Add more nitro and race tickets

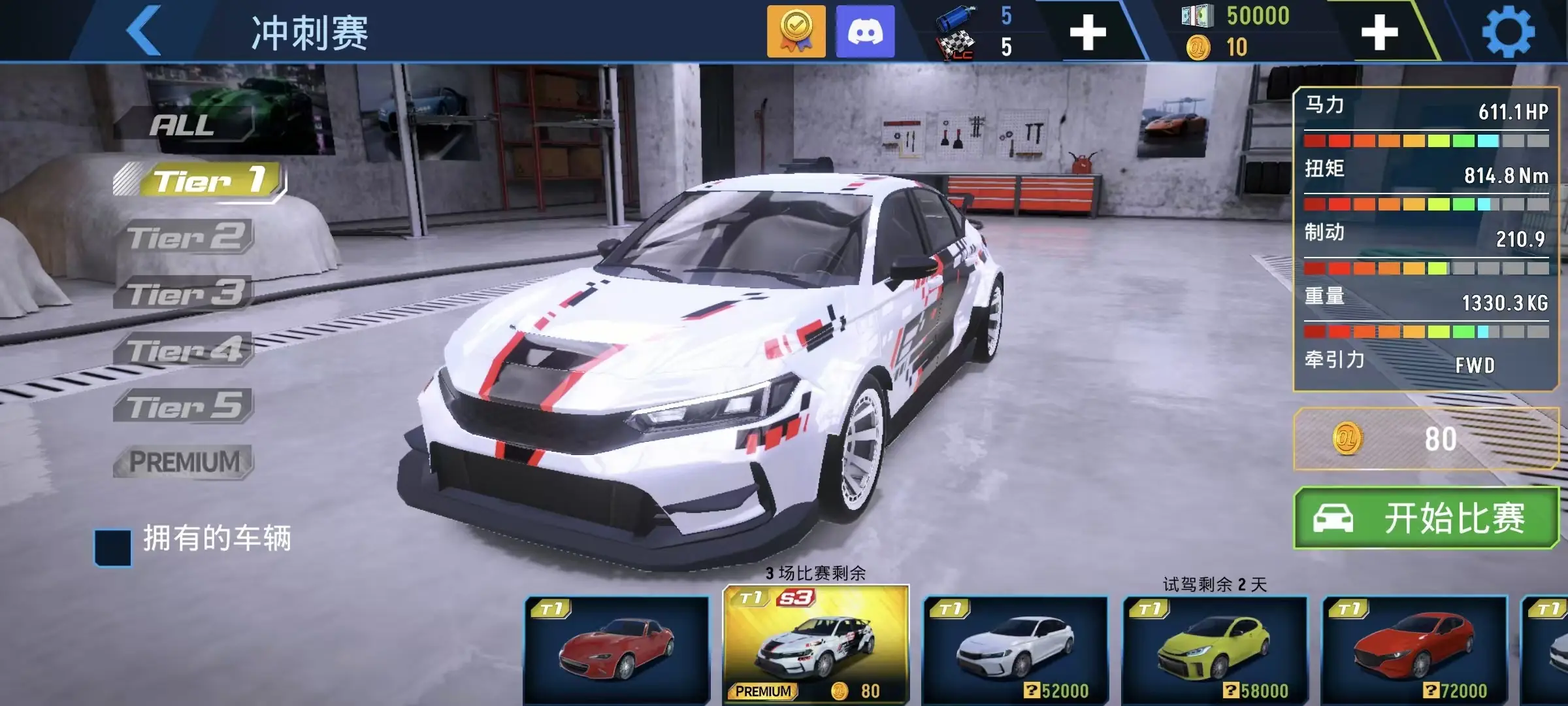point(1088,33)
